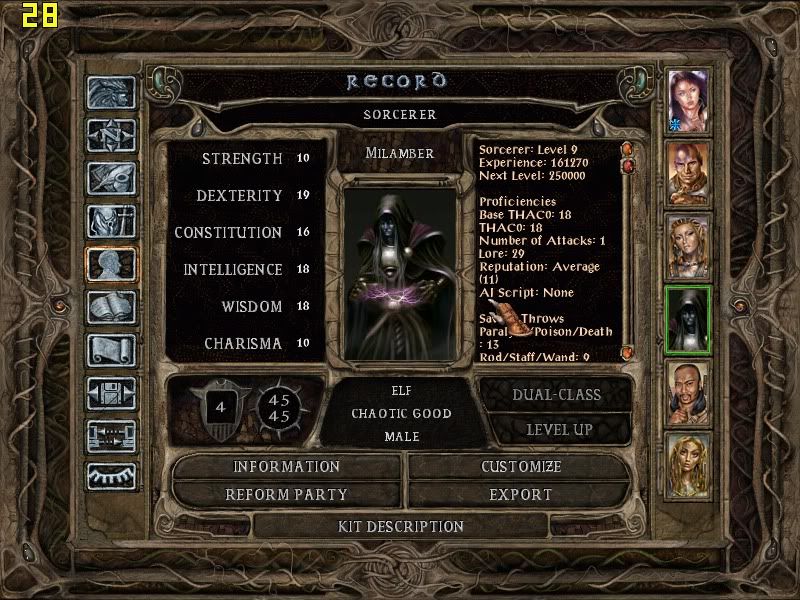Screen dimensions: 800x600
Task: Open the mage spellbook icon
Action: click(x=111, y=307)
